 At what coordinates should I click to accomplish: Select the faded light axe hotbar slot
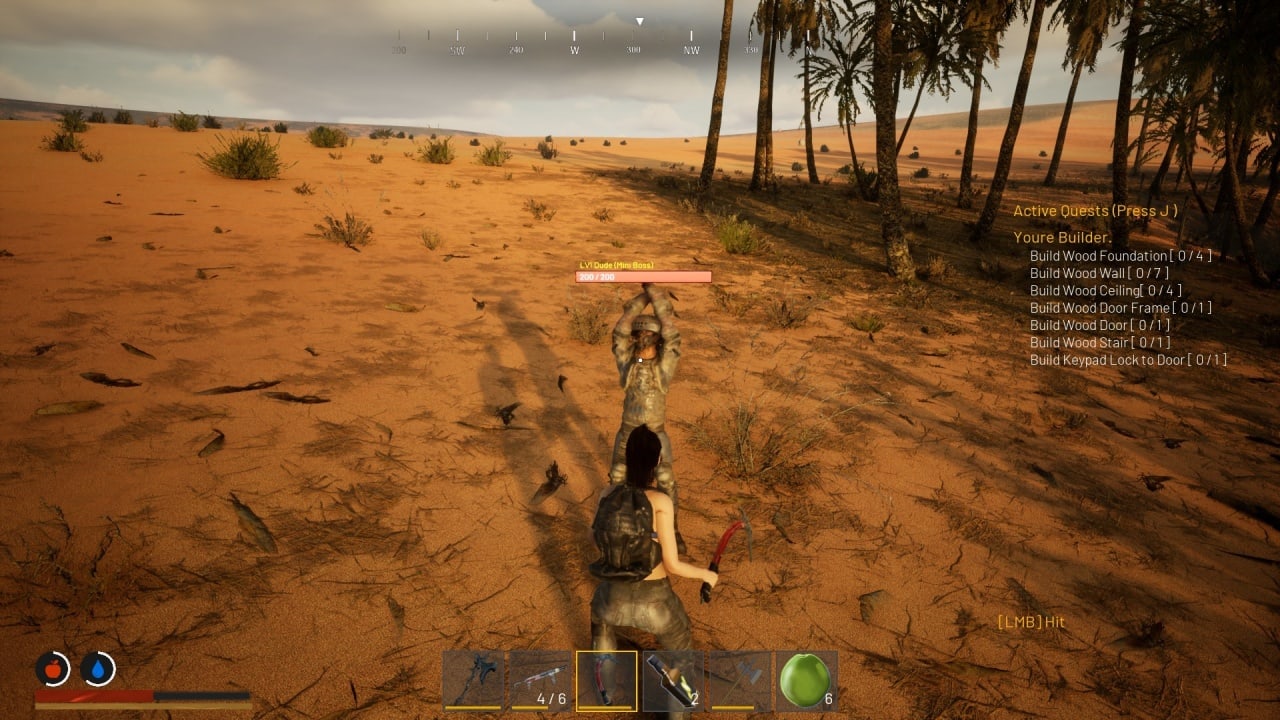[740, 681]
